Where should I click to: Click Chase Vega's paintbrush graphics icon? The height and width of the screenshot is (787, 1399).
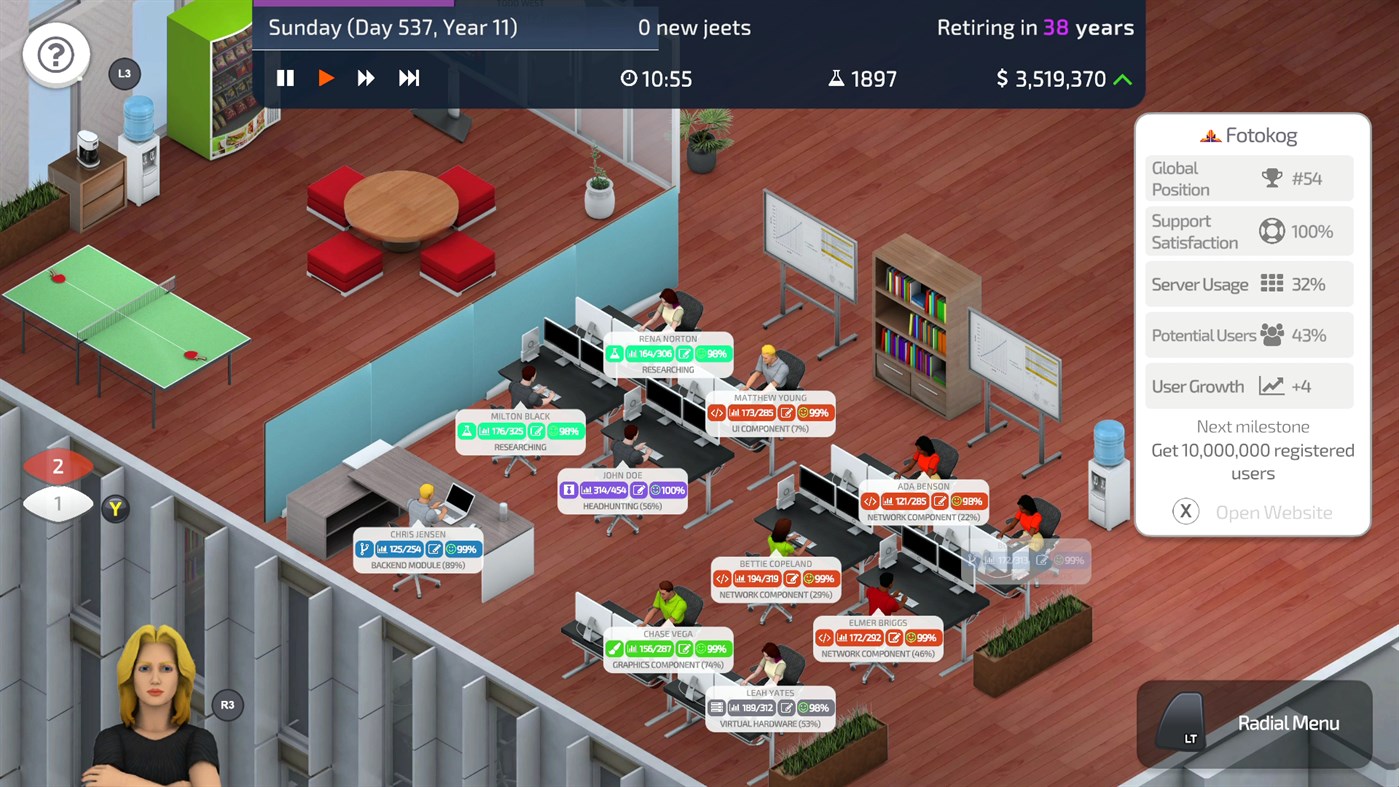pyautogui.click(x=615, y=647)
